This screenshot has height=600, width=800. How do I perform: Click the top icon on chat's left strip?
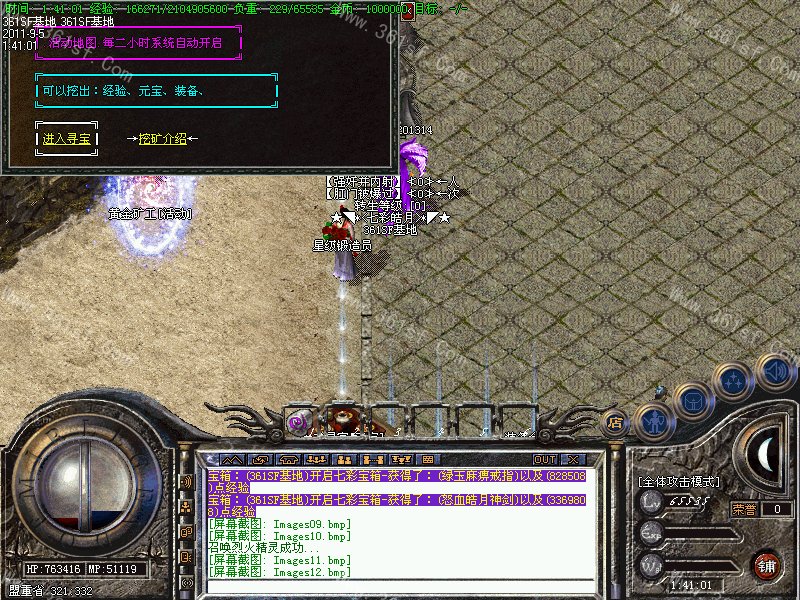pos(186,481)
